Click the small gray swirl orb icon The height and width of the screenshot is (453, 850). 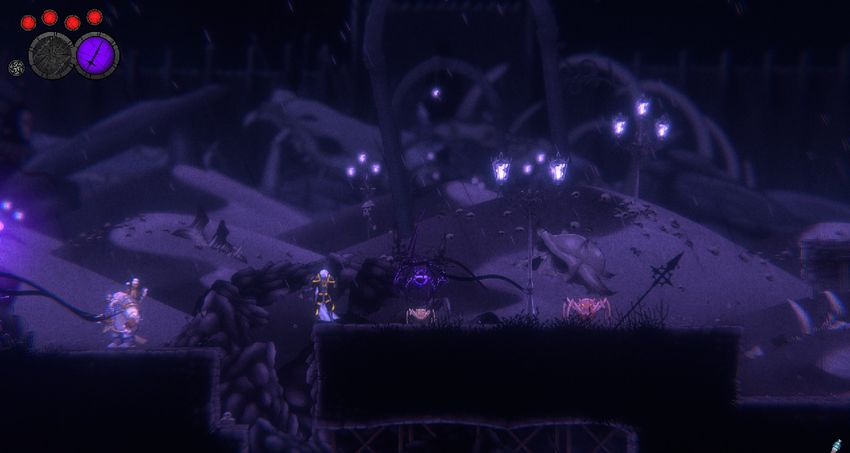[x=16, y=68]
